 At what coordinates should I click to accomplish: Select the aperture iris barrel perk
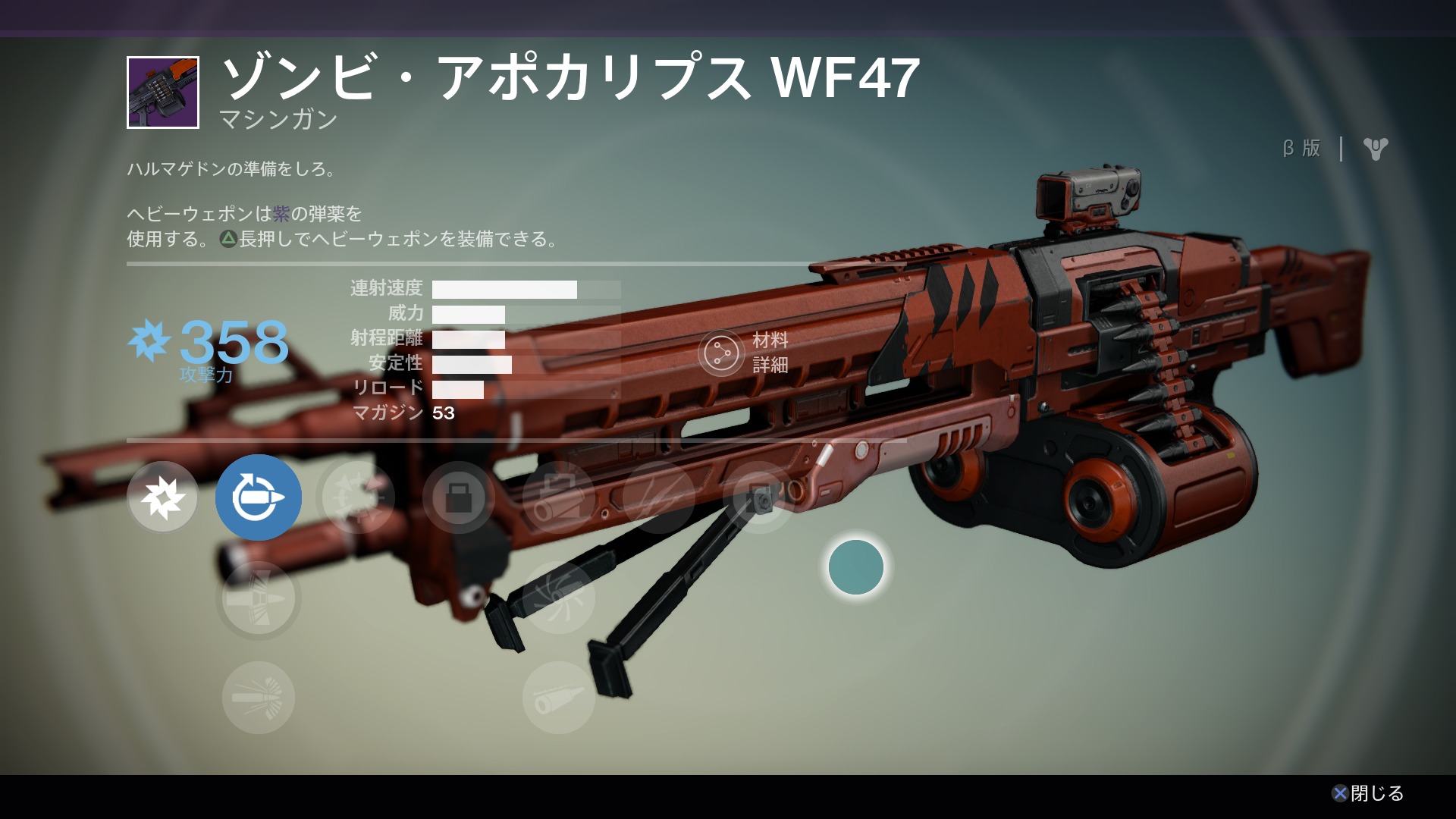coord(558,599)
